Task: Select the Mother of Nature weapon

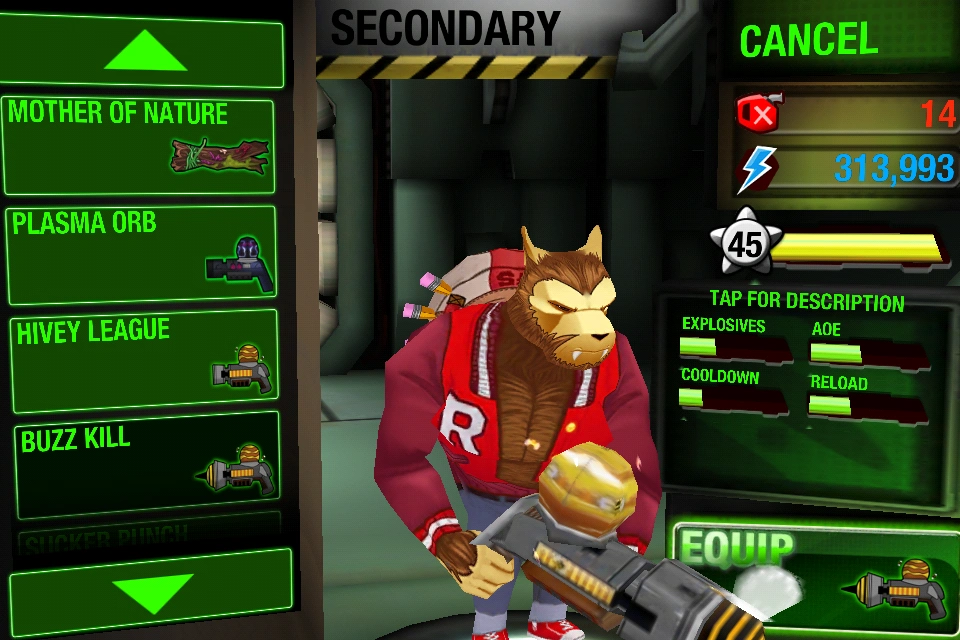Action: pos(139,146)
